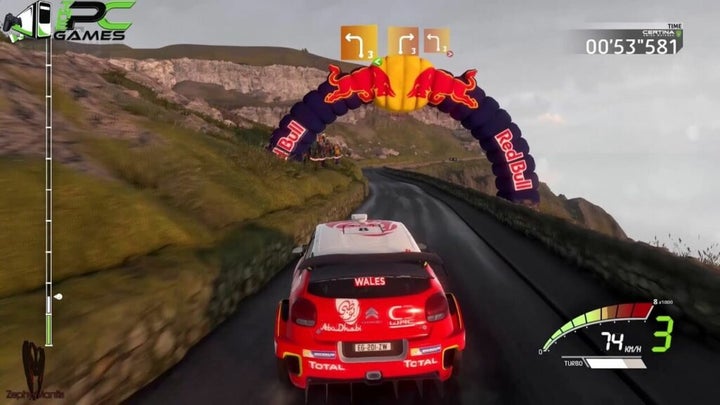Click the vertical stage progress track
Screen dimensions: 720x405
pyautogui.click(x=47, y=190)
